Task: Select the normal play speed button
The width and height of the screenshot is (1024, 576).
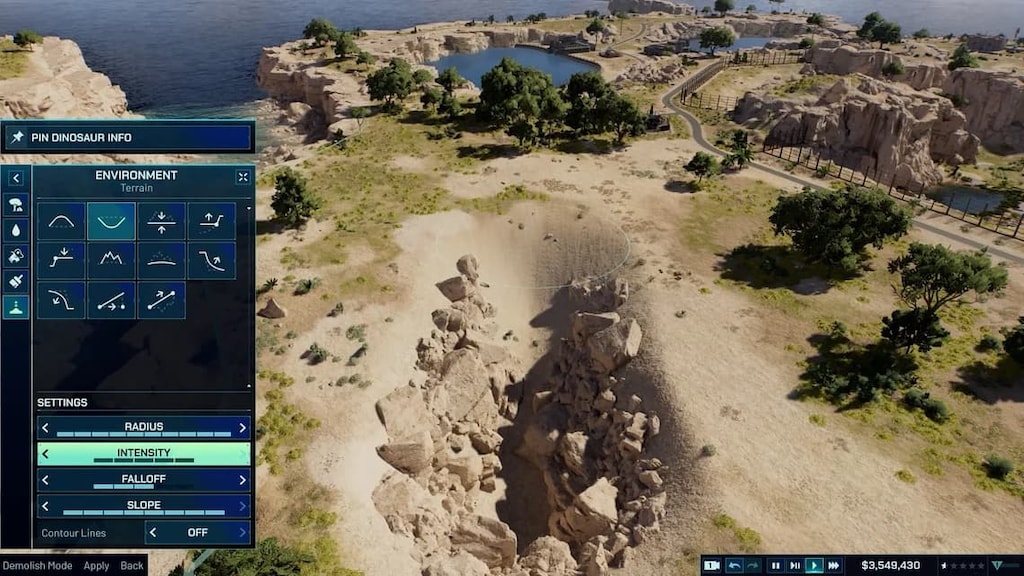Action: click(814, 565)
